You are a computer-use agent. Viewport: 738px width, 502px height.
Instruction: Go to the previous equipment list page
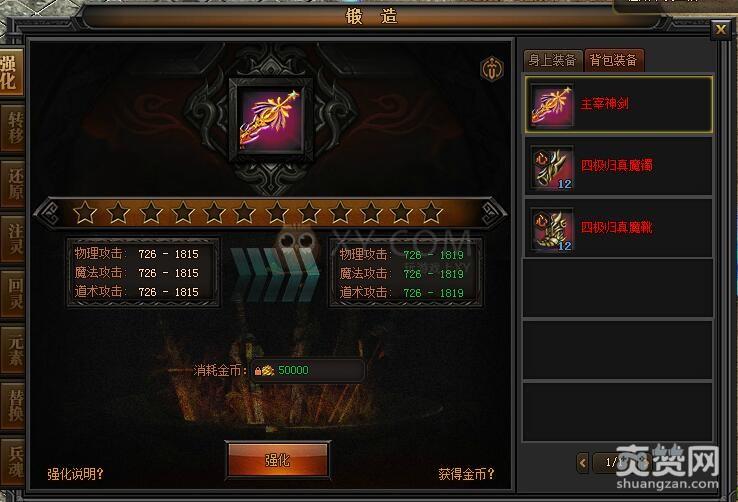point(584,462)
